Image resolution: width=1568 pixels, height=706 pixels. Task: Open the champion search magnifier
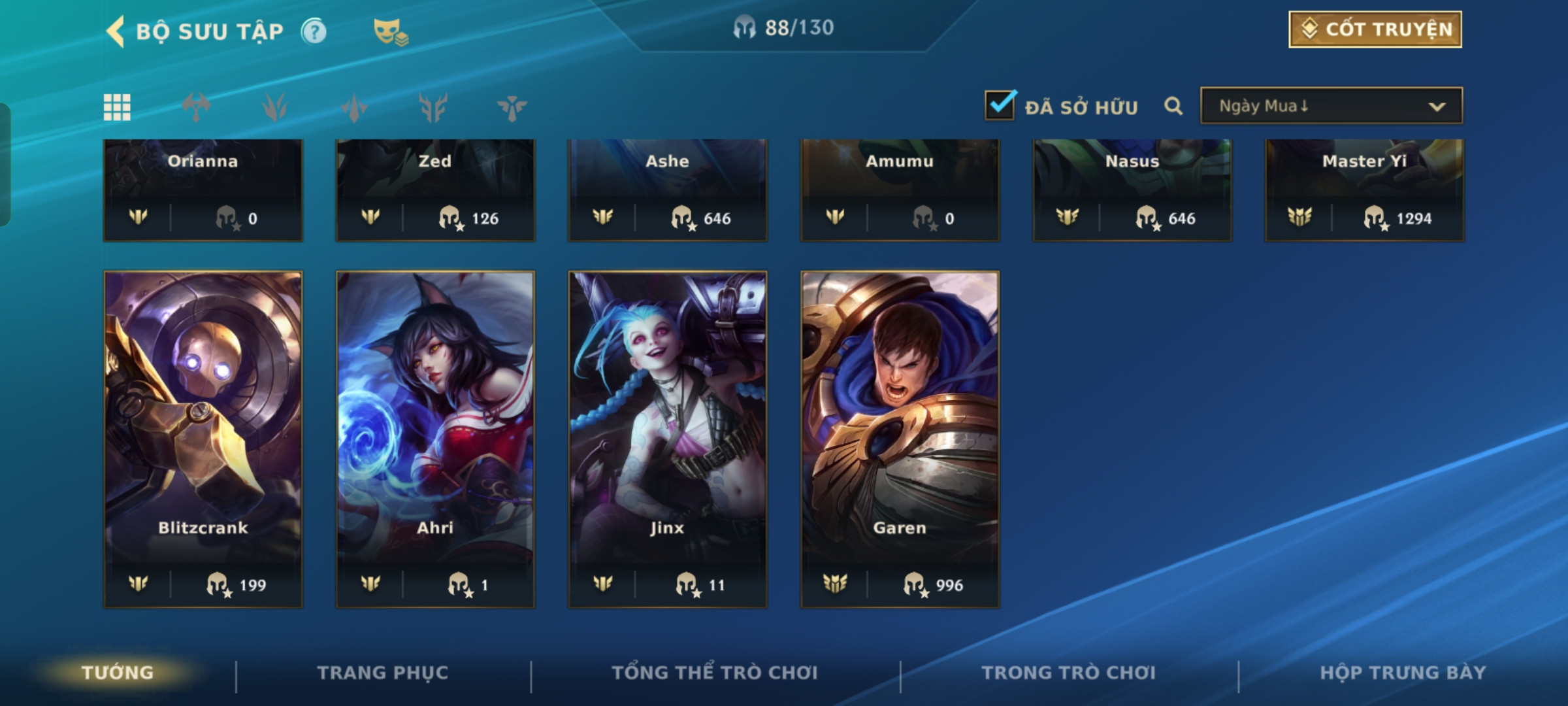coord(1173,106)
